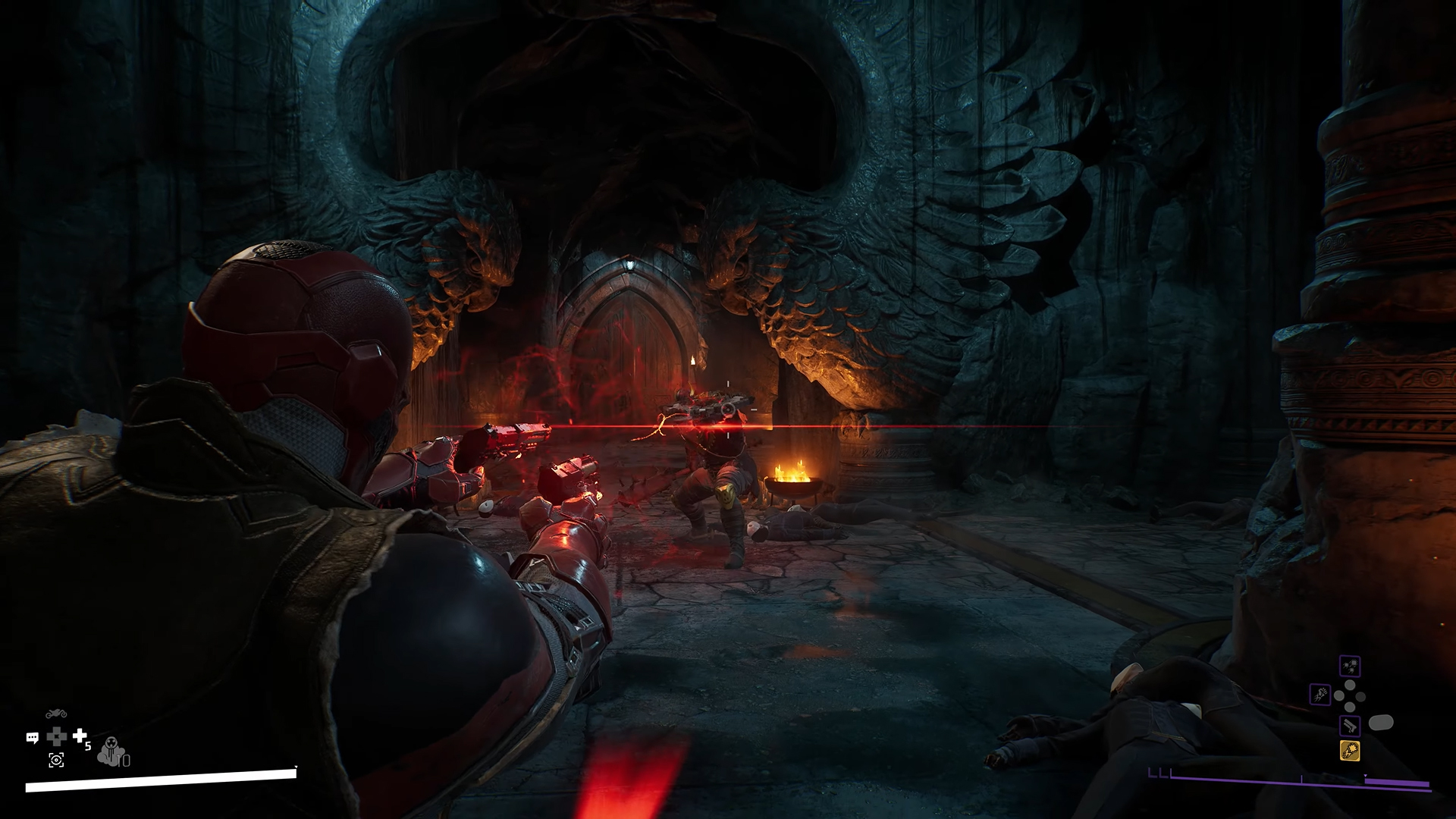Use the white cross health pack

[x=80, y=736]
